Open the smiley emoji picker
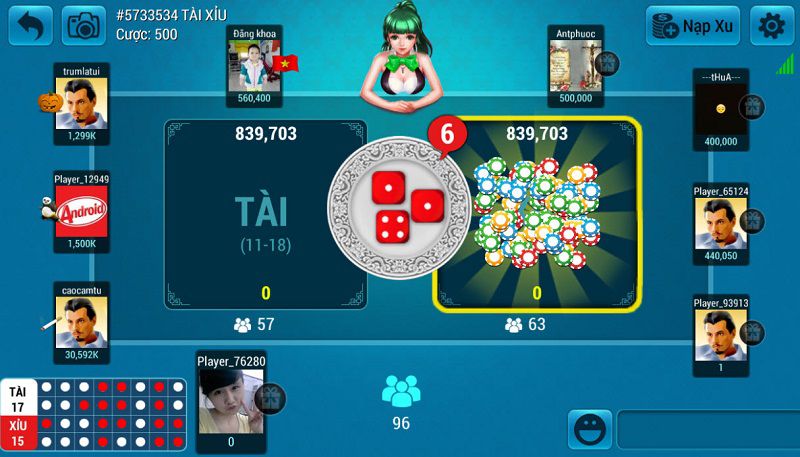Image resolution: width=800 pixels, height=457 pixels. [590, 430]
